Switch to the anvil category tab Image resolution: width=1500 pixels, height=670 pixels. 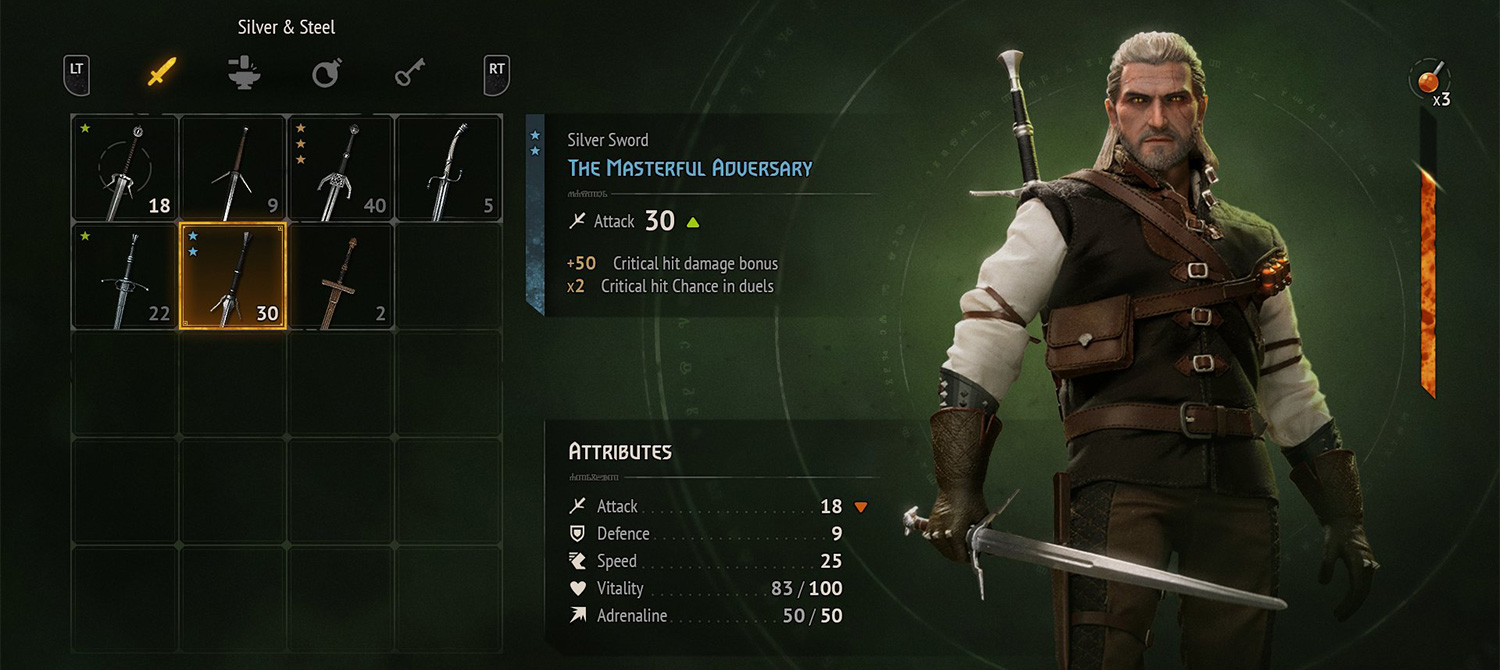(x=244, y=72)
